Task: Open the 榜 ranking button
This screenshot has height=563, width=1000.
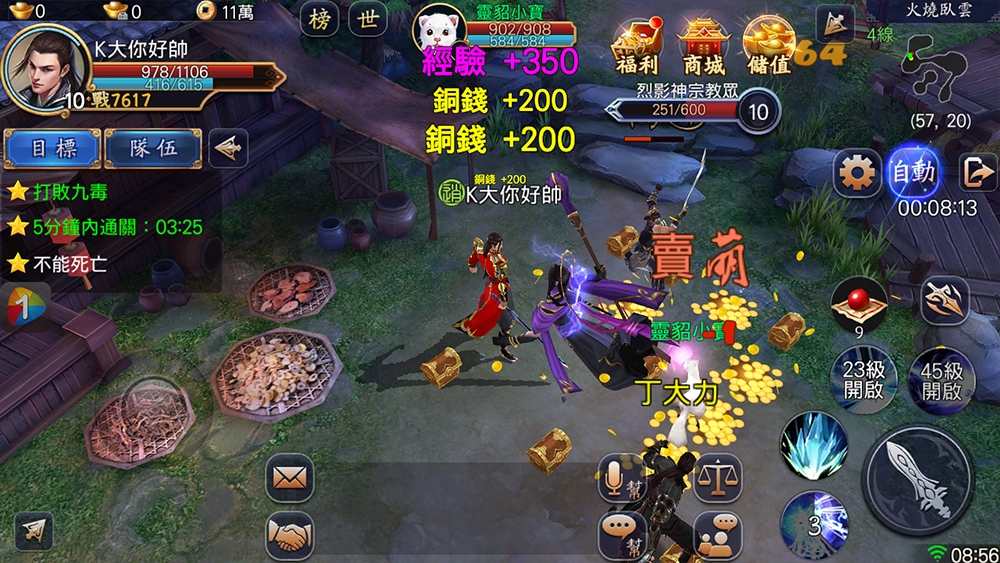Action: (322, 19)
